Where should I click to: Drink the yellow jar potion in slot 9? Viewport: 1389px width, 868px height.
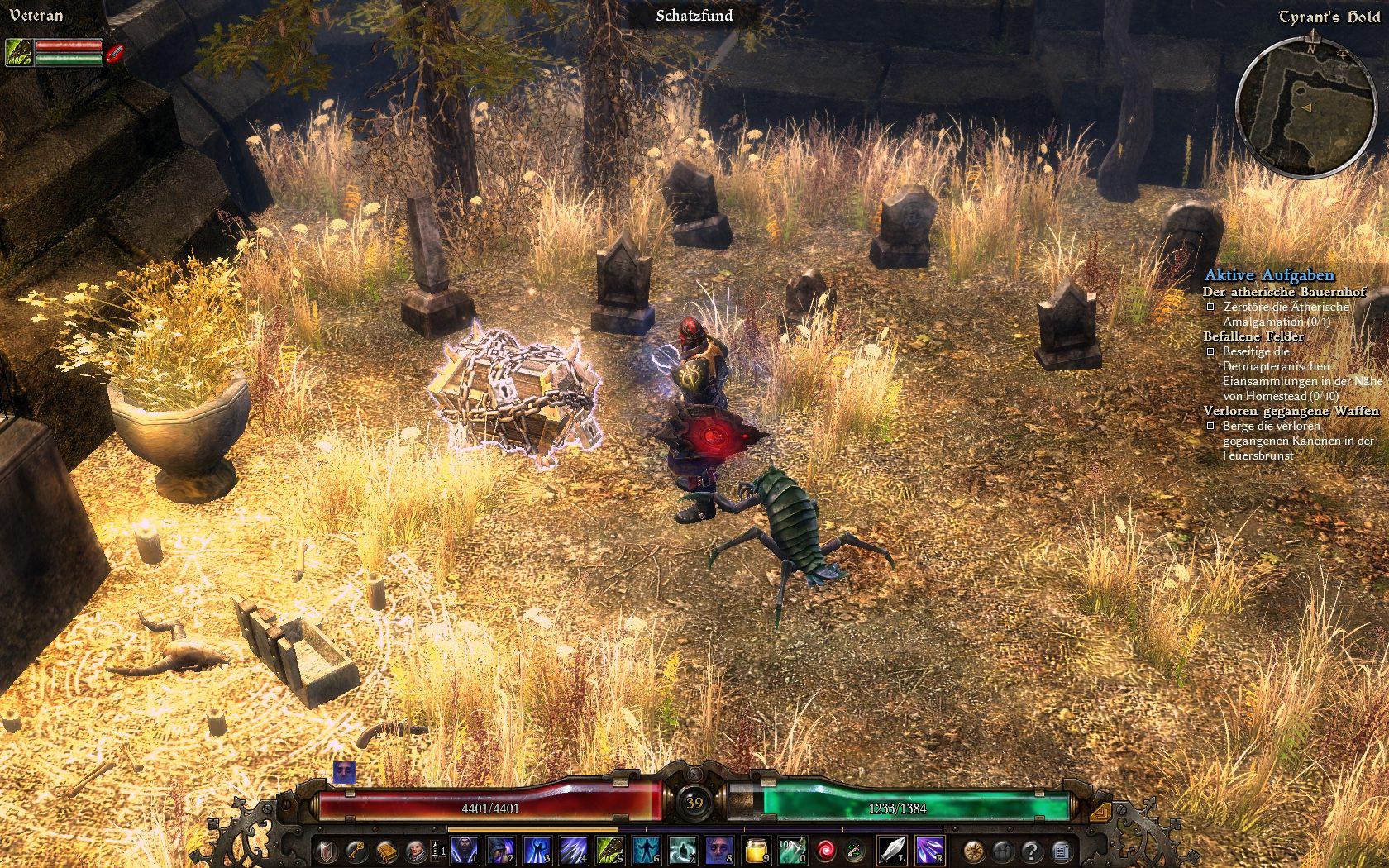point(756,850)
